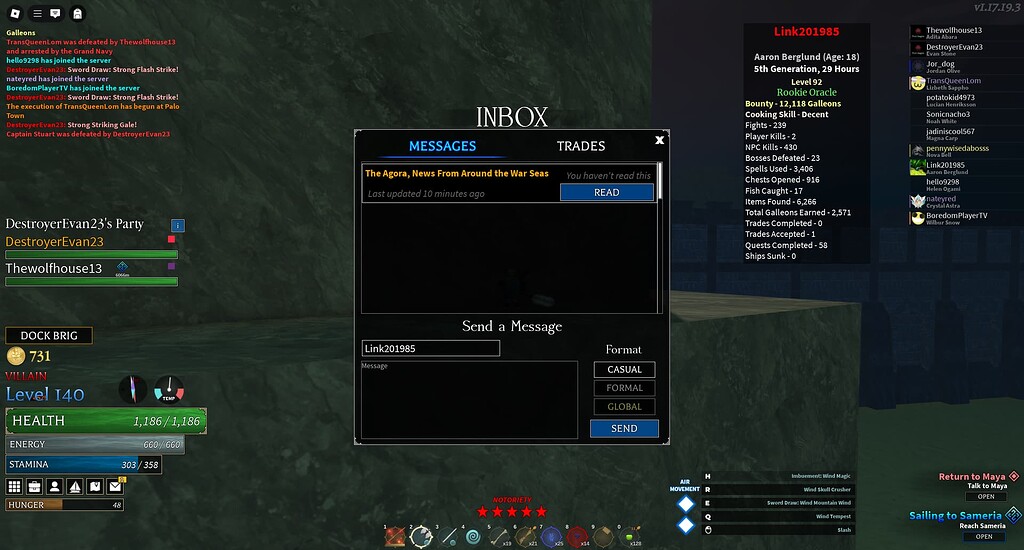Click the party info button

point(178,226)
